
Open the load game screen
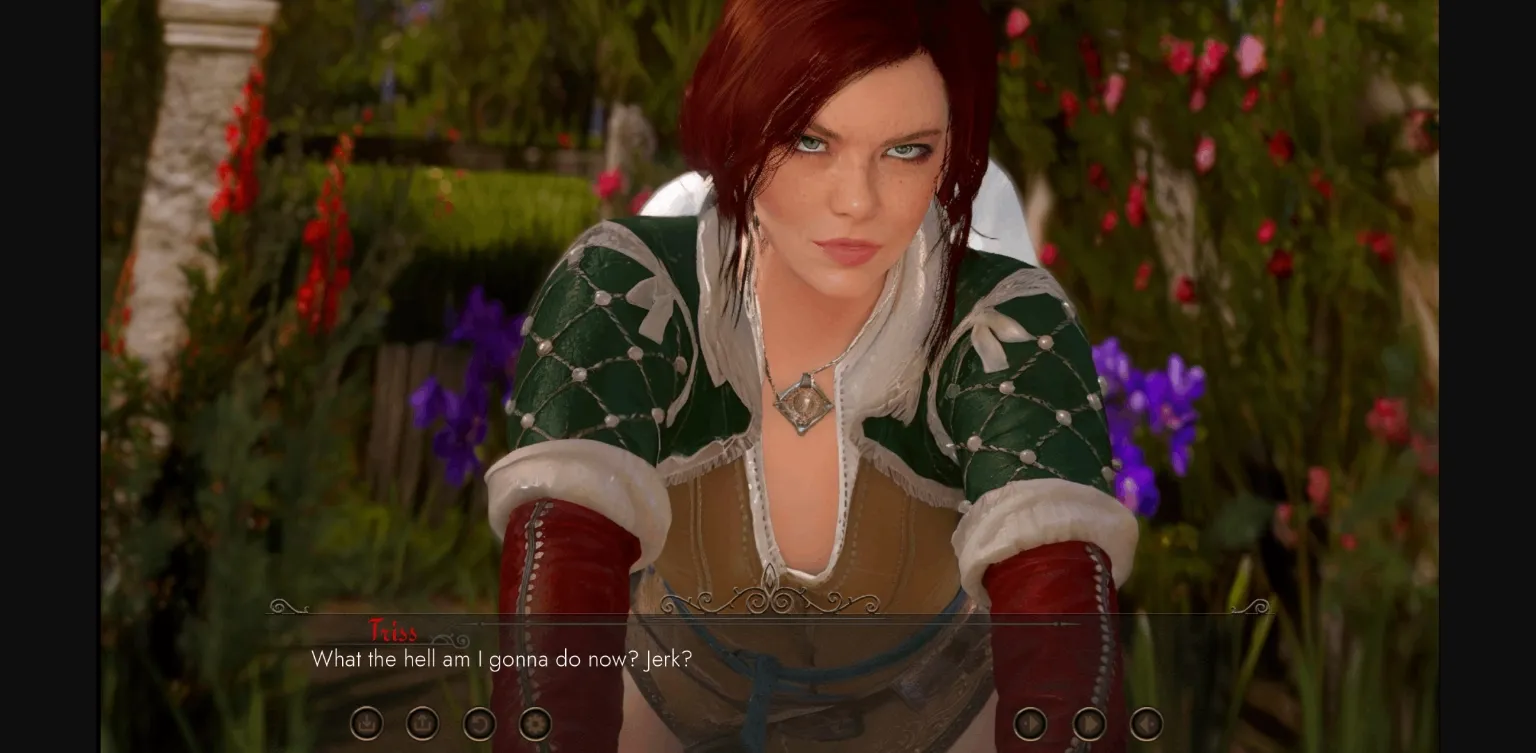(x=422, y=723)
